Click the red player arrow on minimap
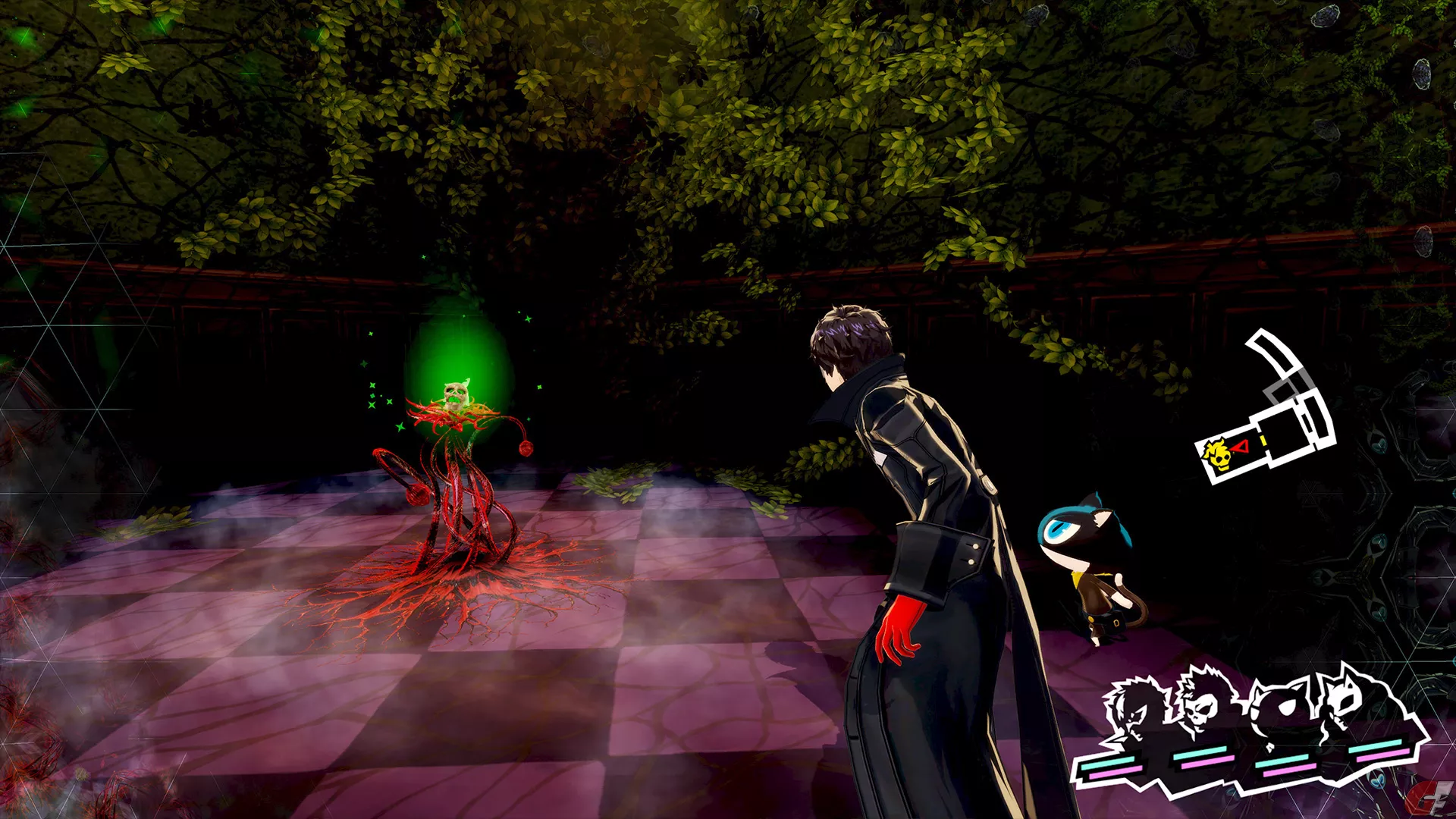Screen dimensions: 1456x819 click(1240, 447)
